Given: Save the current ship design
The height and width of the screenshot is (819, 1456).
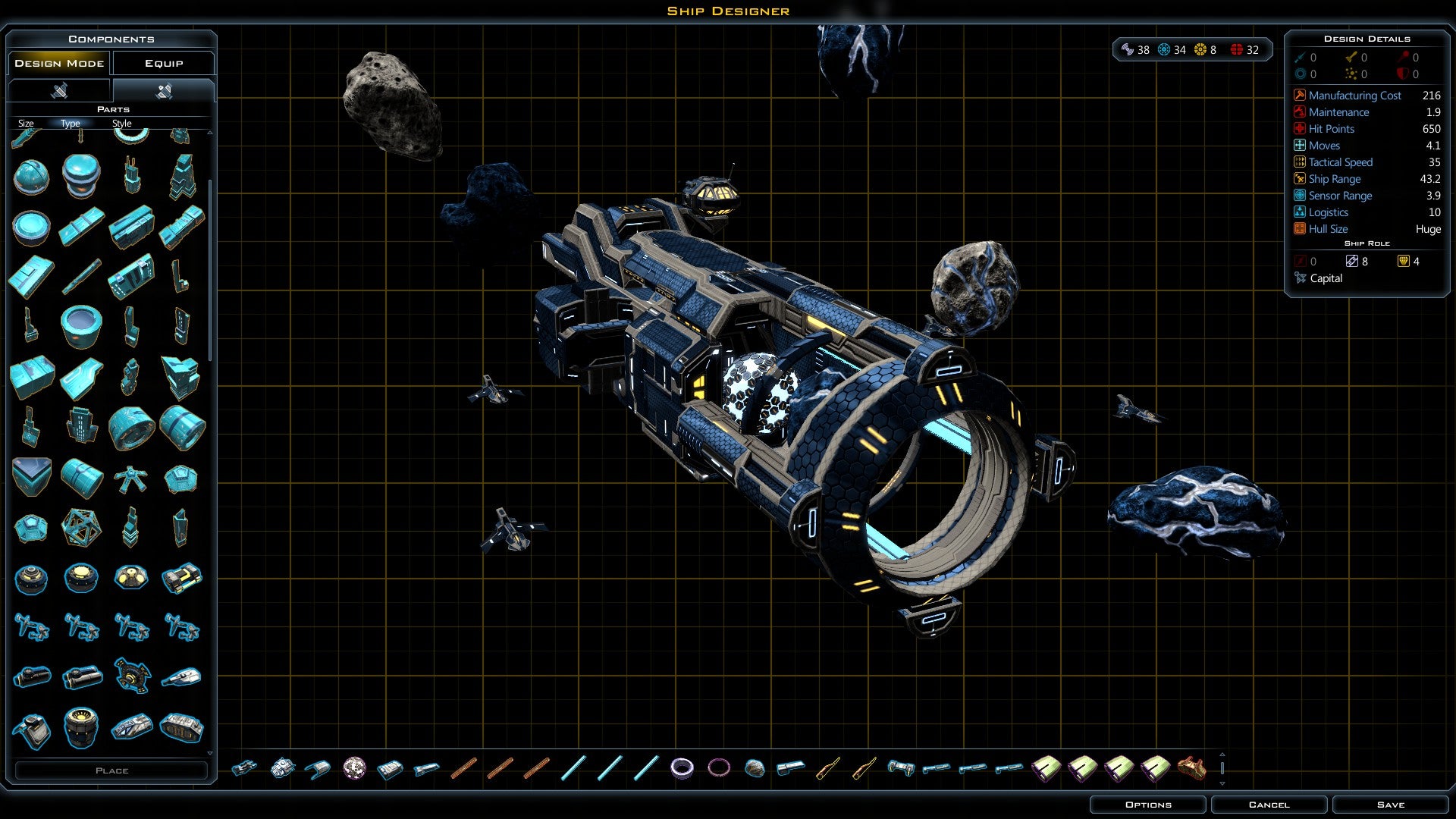Looking at the screenshot, I should pos(1390,805).
